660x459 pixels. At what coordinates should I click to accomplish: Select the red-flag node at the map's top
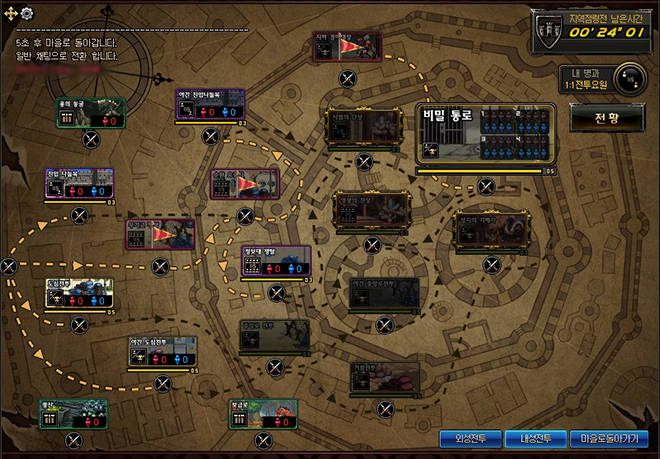(347, 46)
